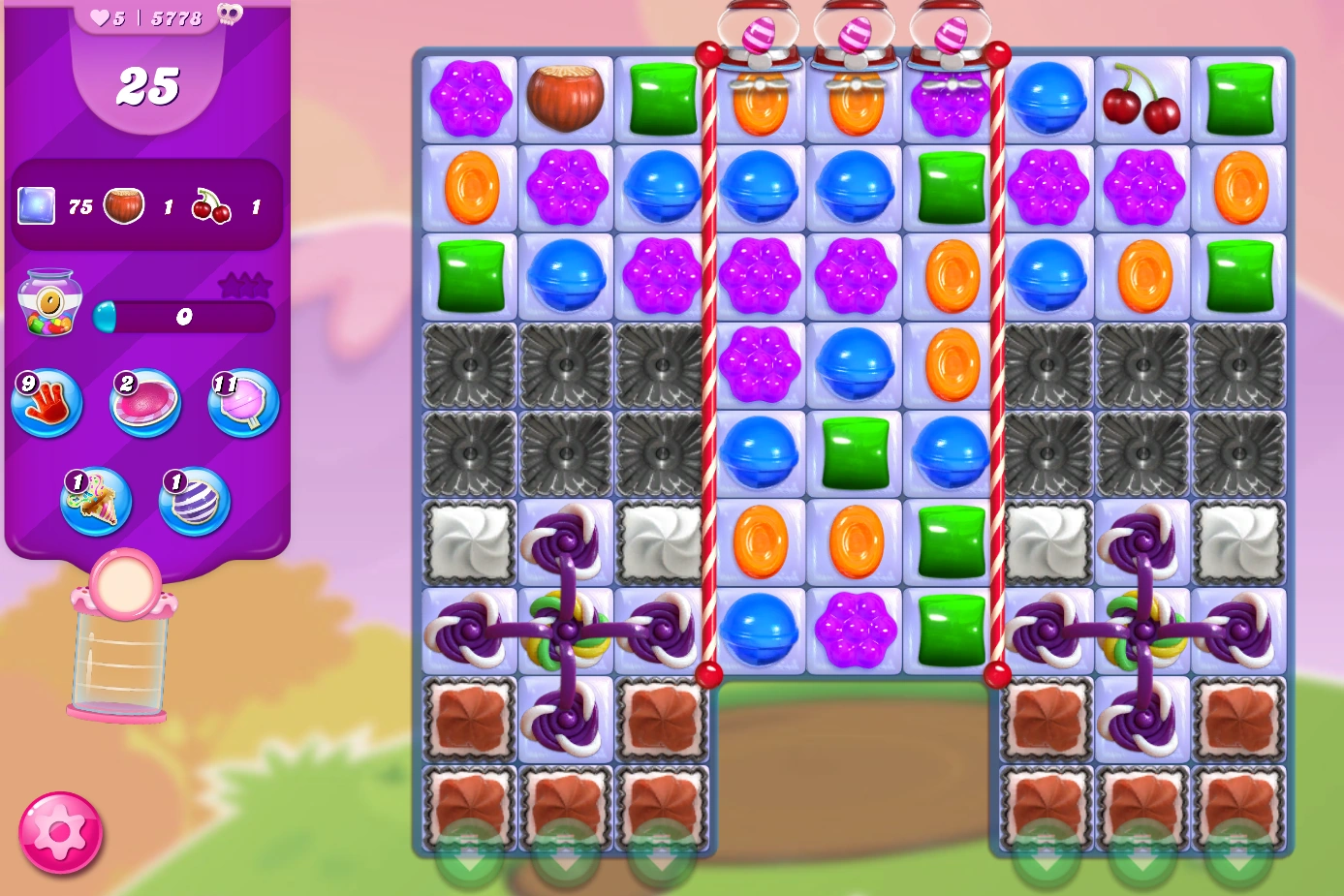Select the pink jelly booster with 2 uses
Viewport: 1344px width, 896px height.
[143, 404]
